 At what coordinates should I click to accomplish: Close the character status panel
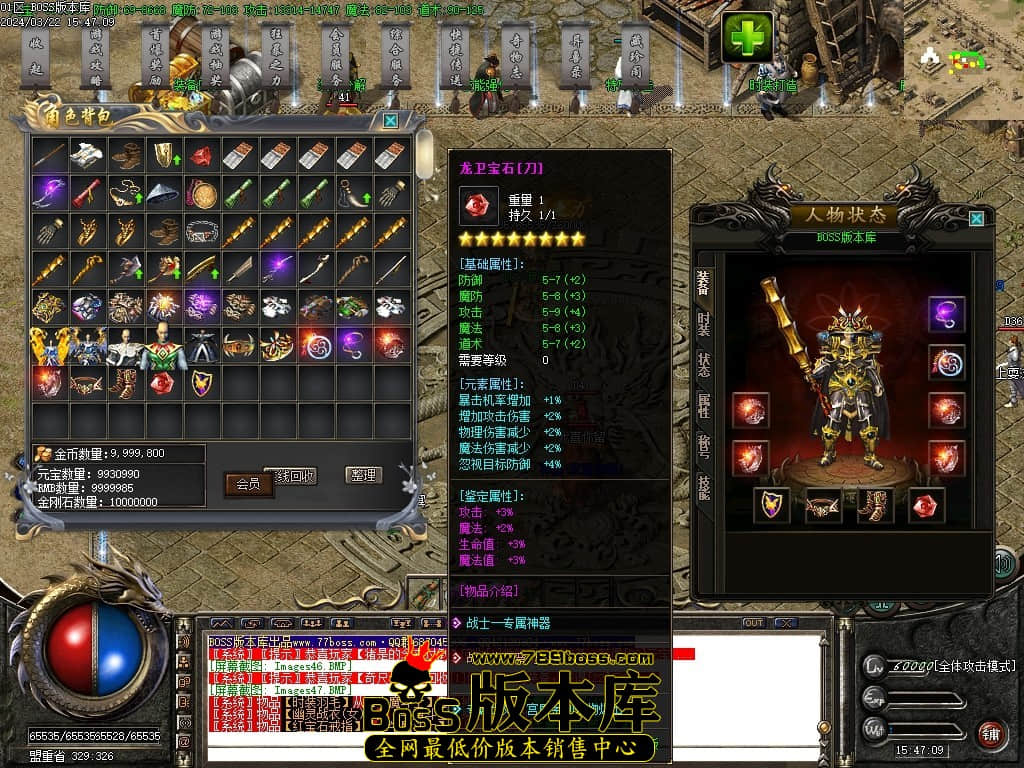(976, 218)
